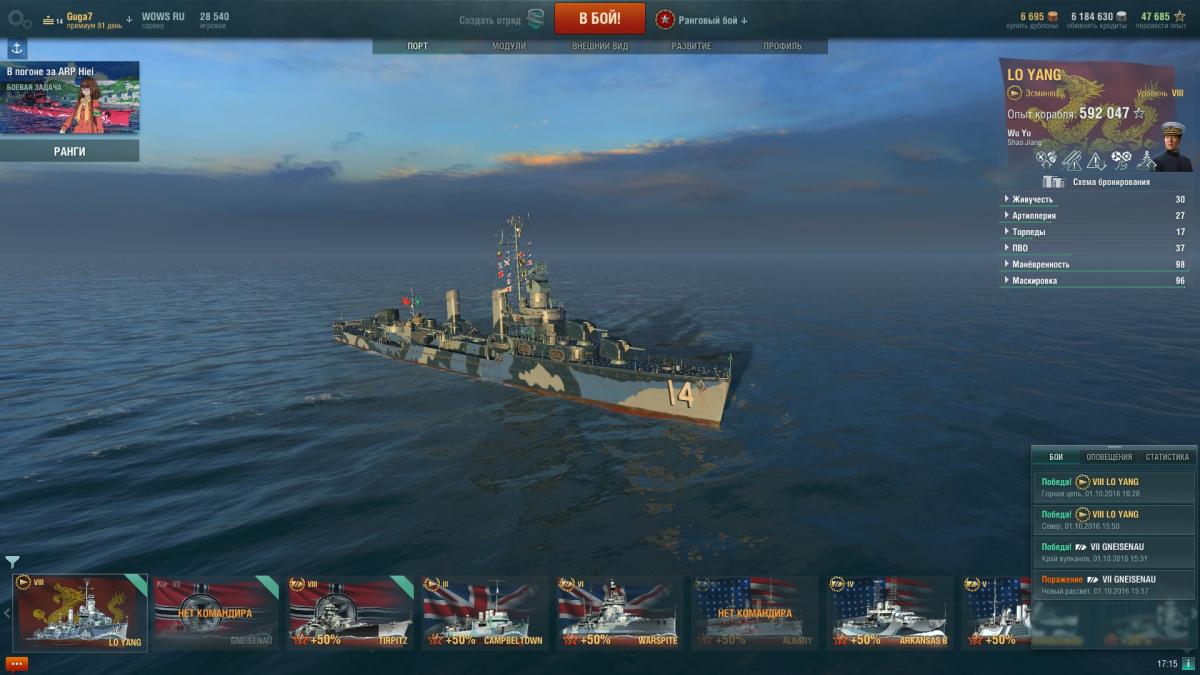The height and width of the screenshot is (675, 1200).
Task: Open the ship carousel filter funnel
Action: (12, 562)
